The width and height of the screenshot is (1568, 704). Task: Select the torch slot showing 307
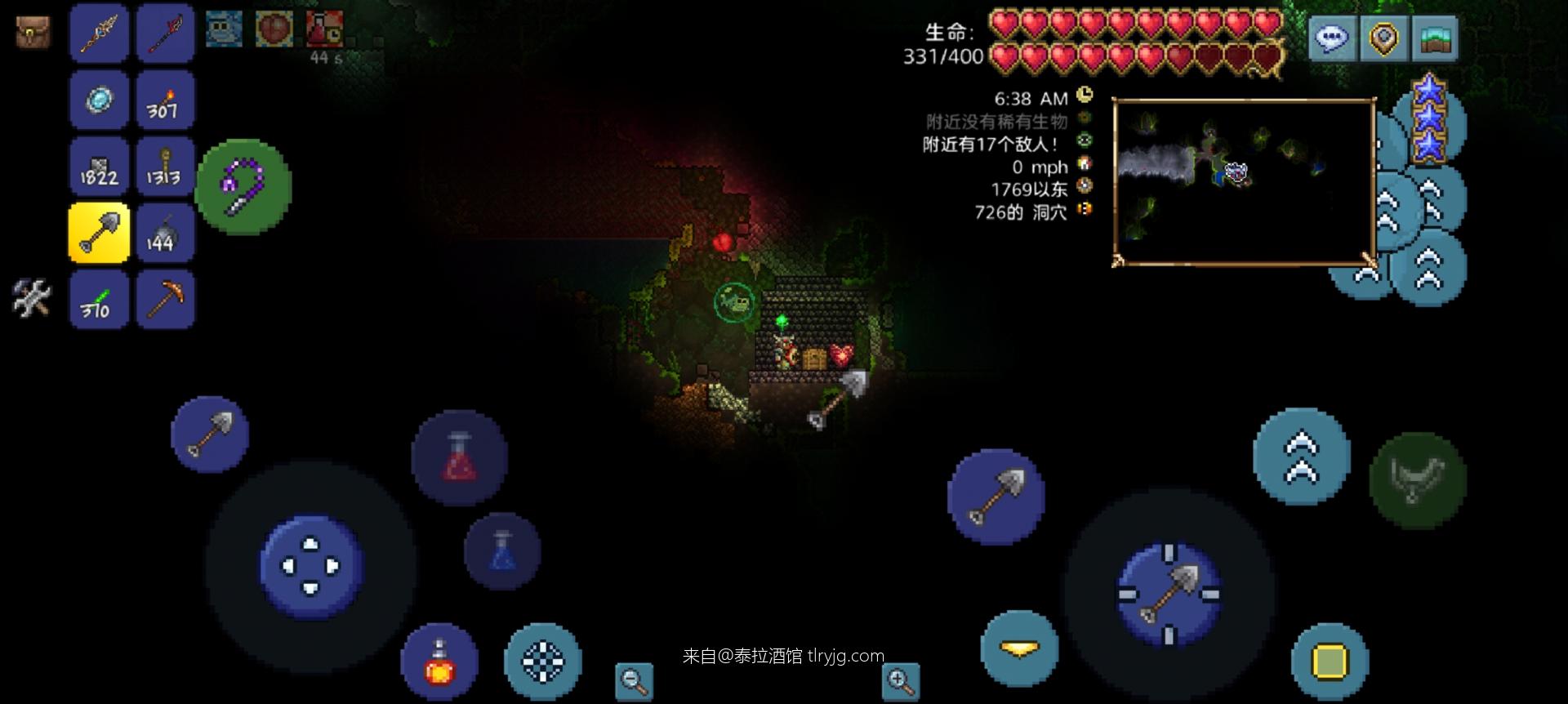click(165, 100)
